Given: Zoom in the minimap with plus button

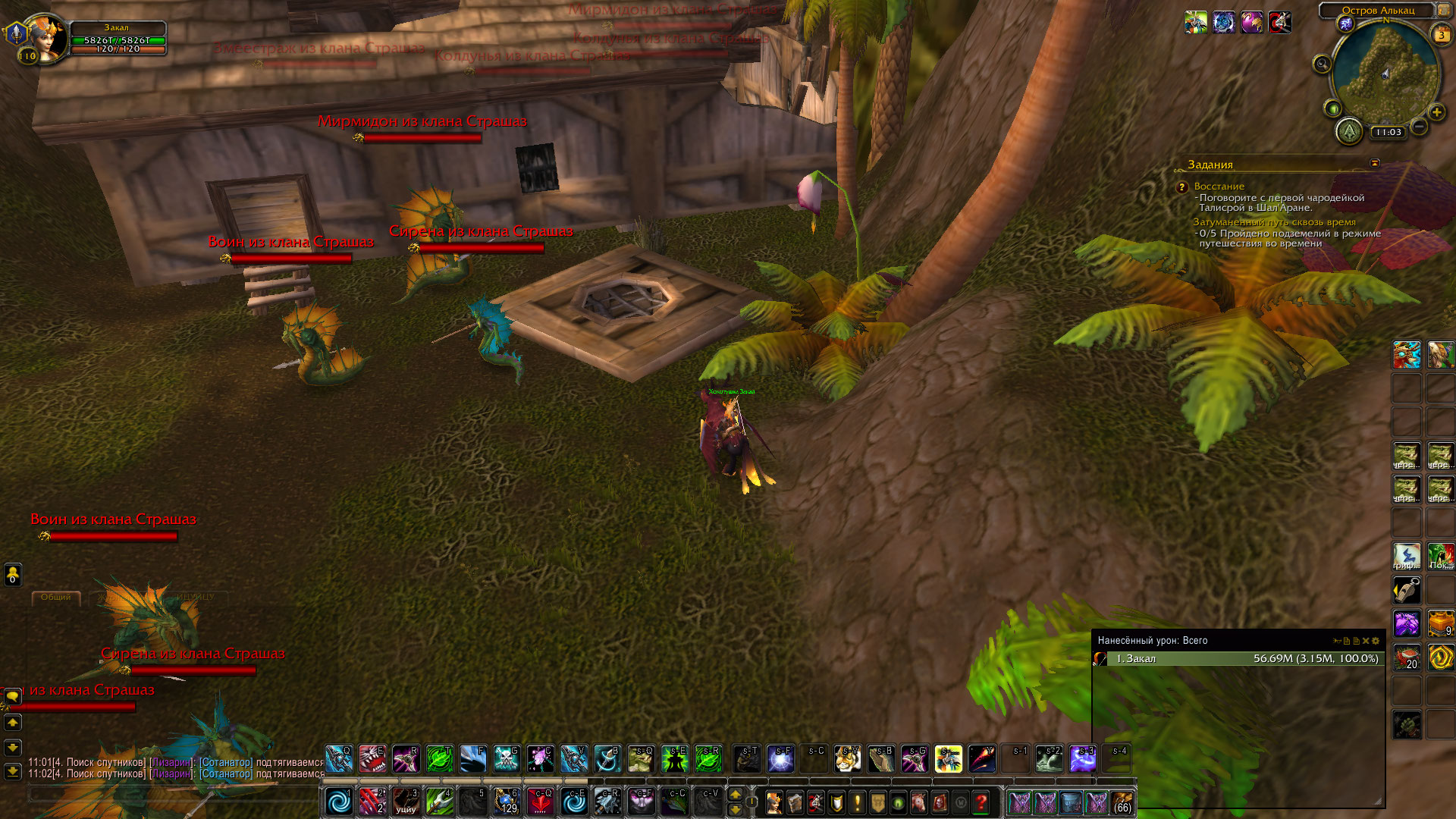Looking at the screenshot, I should point(1436,112).
